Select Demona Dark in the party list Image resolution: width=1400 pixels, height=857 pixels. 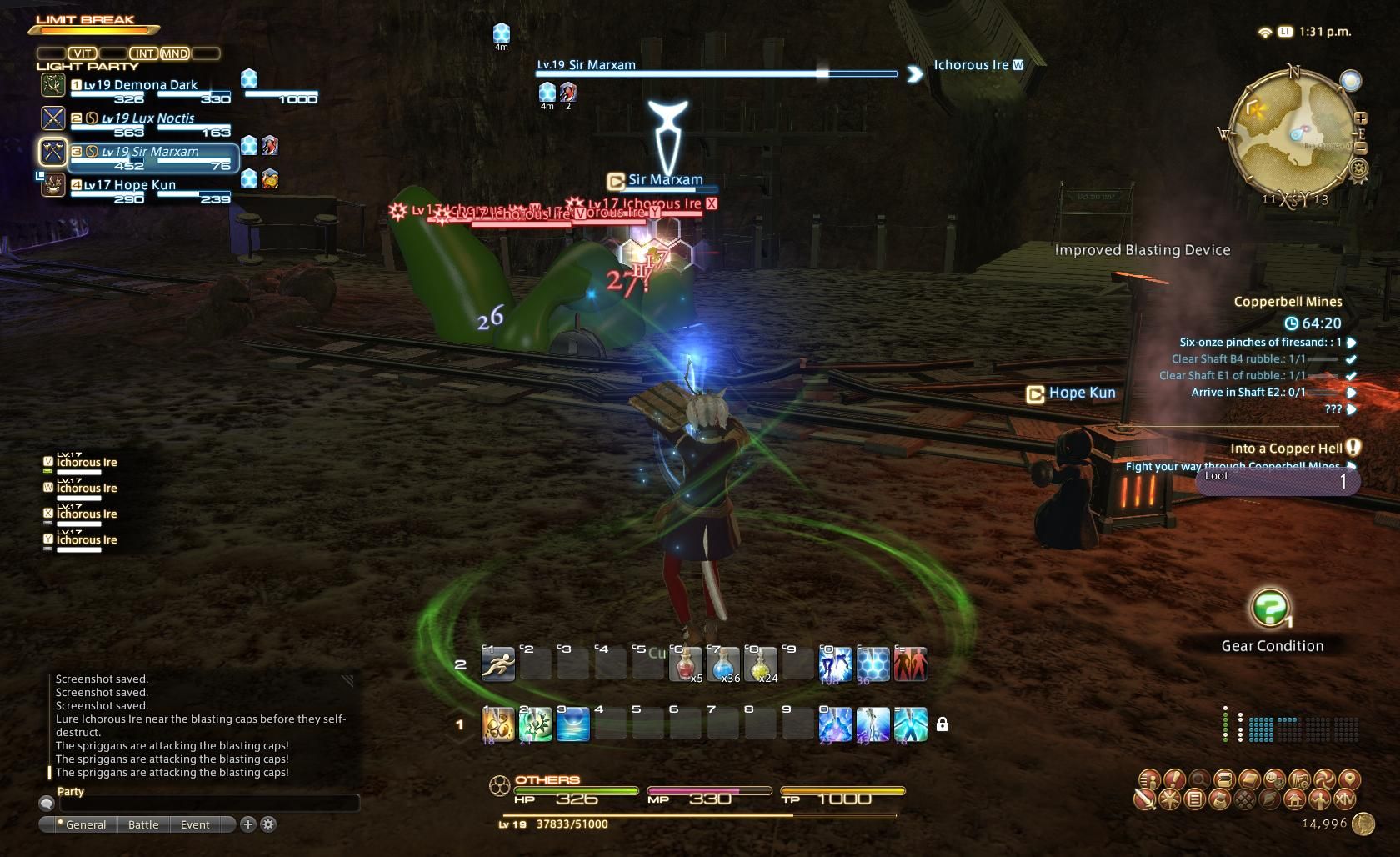point(140,85)
